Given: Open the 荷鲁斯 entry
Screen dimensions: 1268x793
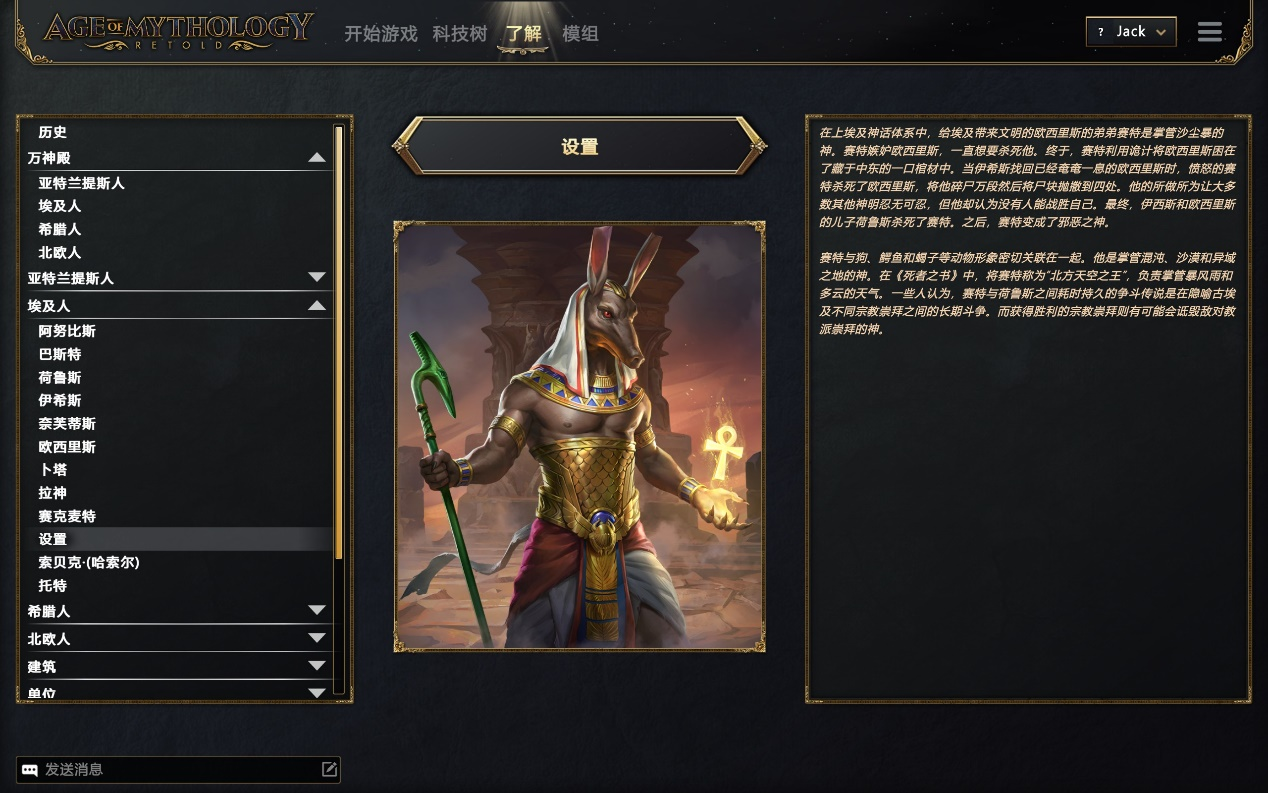Looking at the screenshot, I should (x=60, y=377).
